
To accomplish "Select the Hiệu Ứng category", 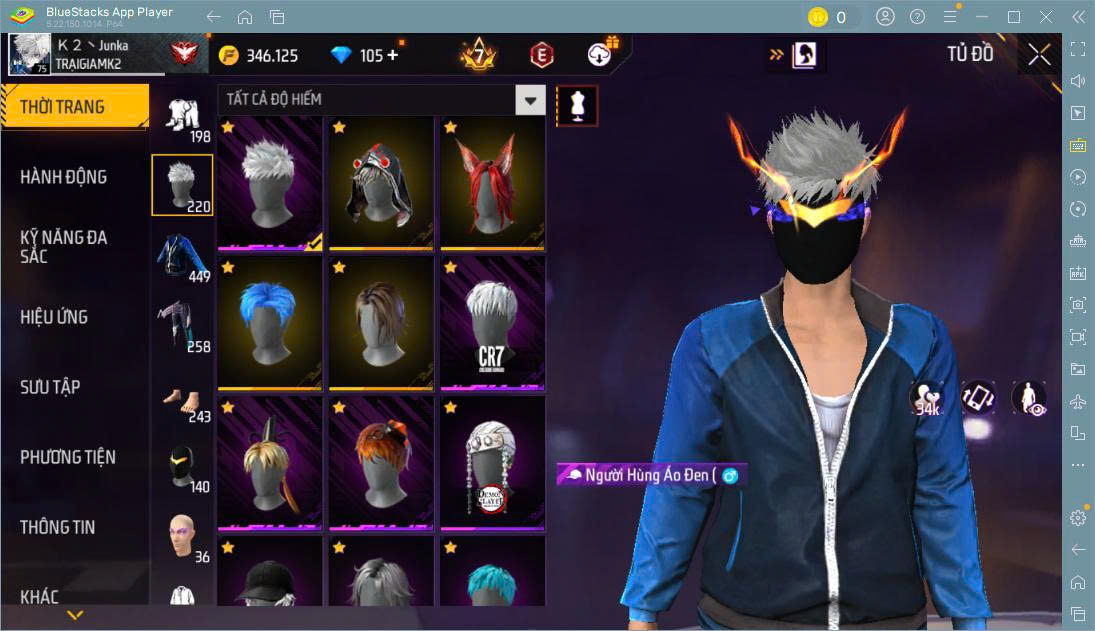I will tap(55, 317).
